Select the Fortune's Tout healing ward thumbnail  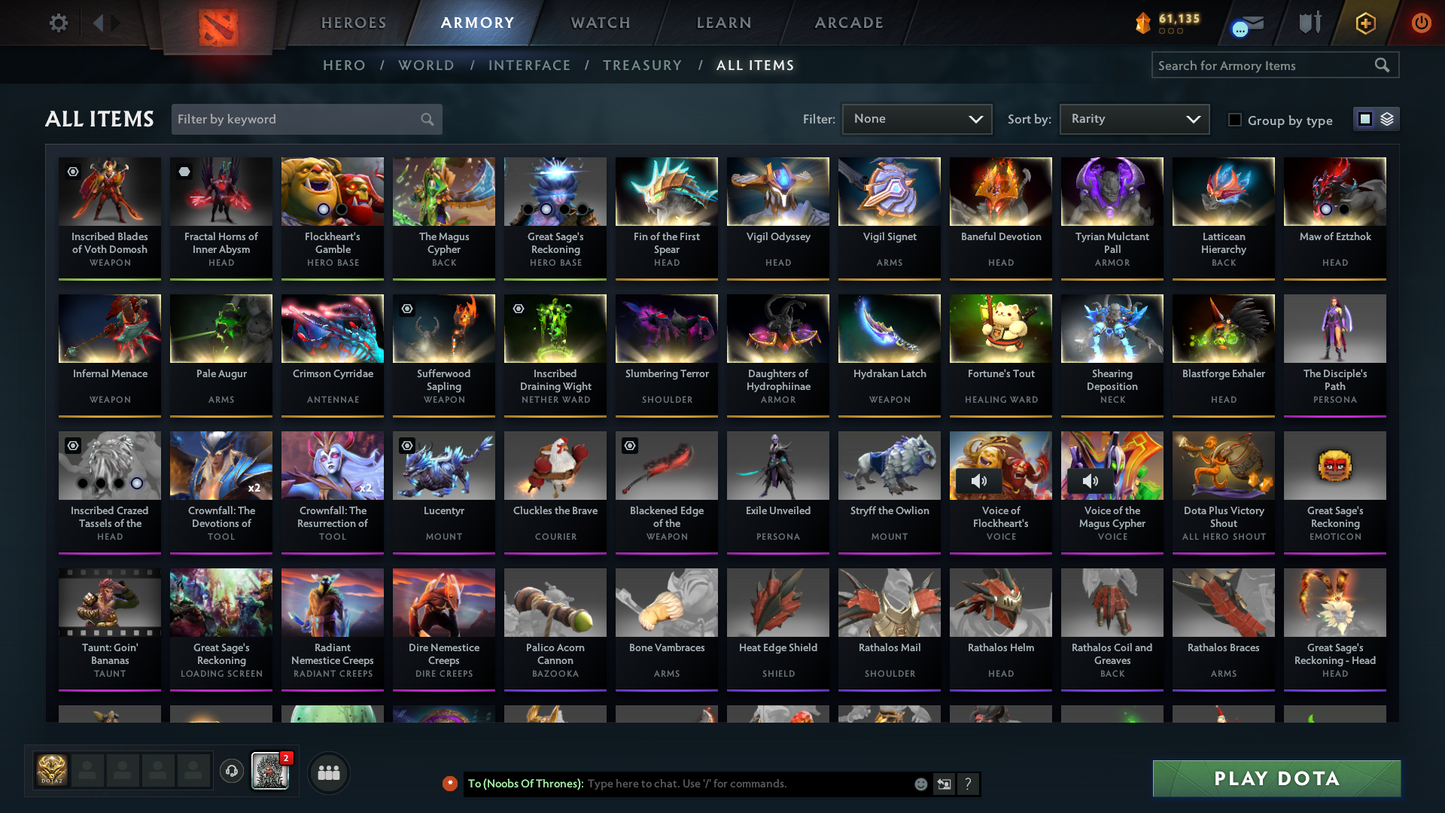1000,328
